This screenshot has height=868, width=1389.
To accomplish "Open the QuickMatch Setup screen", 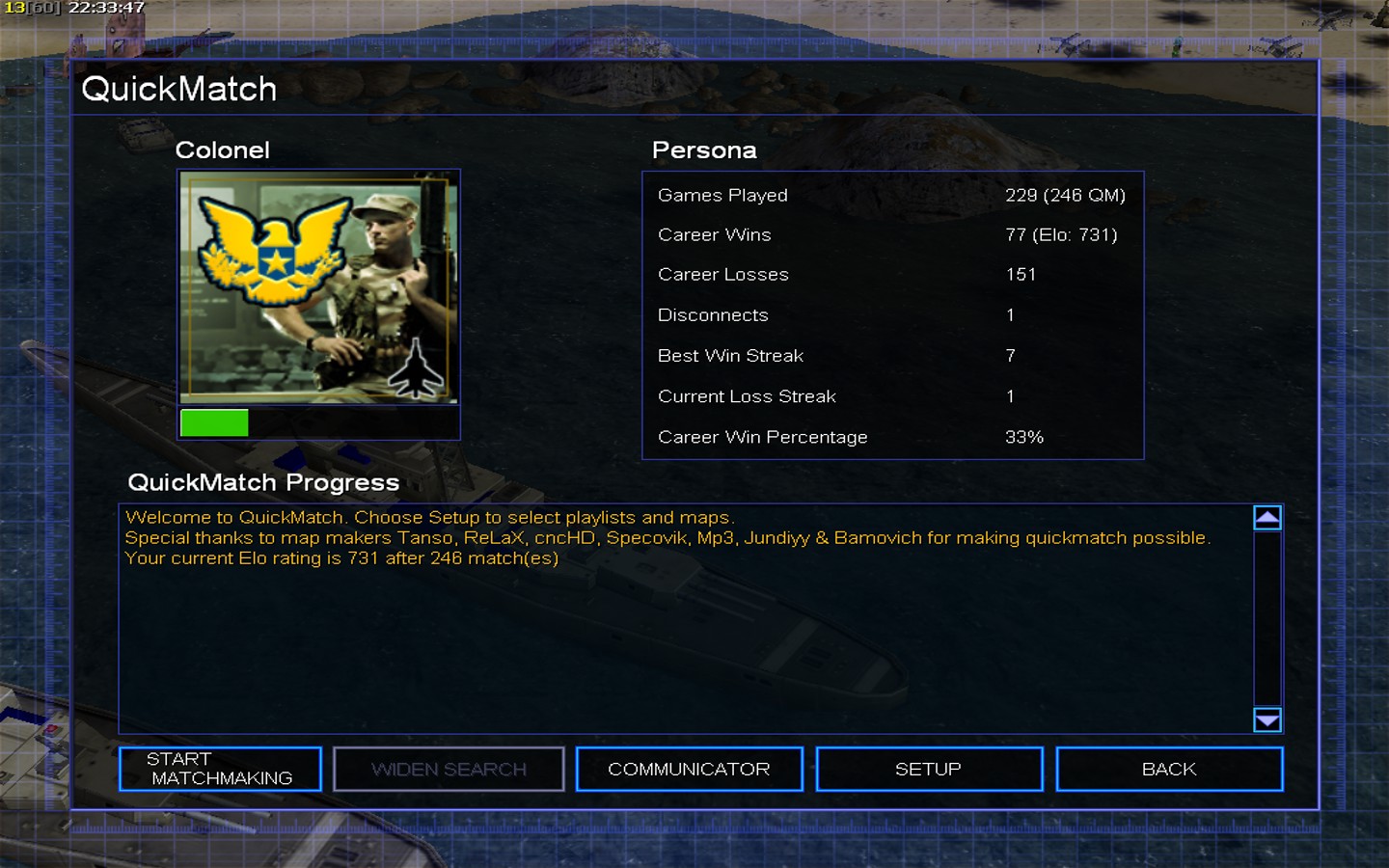I will (928, 769).
